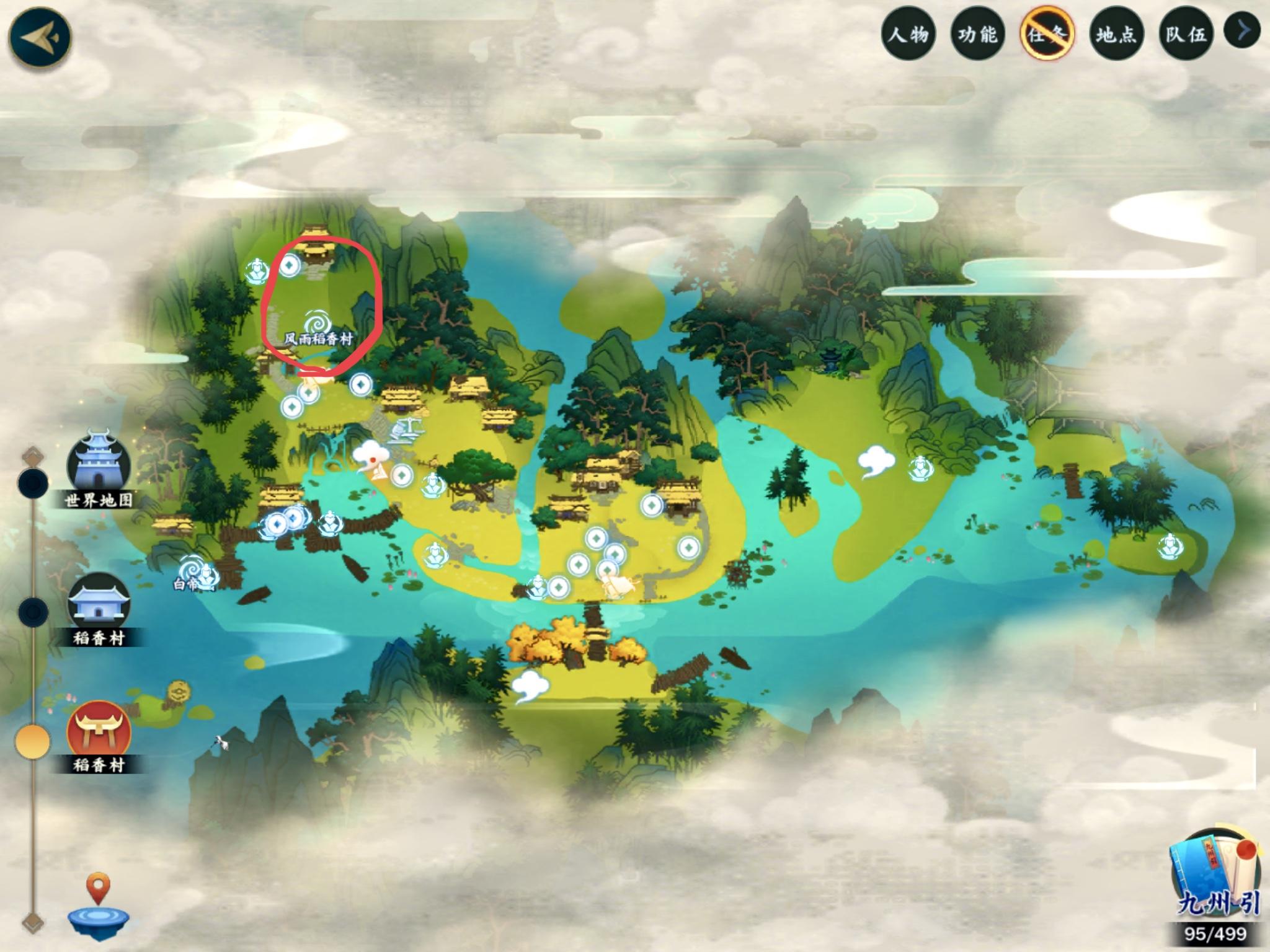This screenshot has width=1270, height=952.
Task: Toggle the 队伍 map filter
Action: point(1186,34)
